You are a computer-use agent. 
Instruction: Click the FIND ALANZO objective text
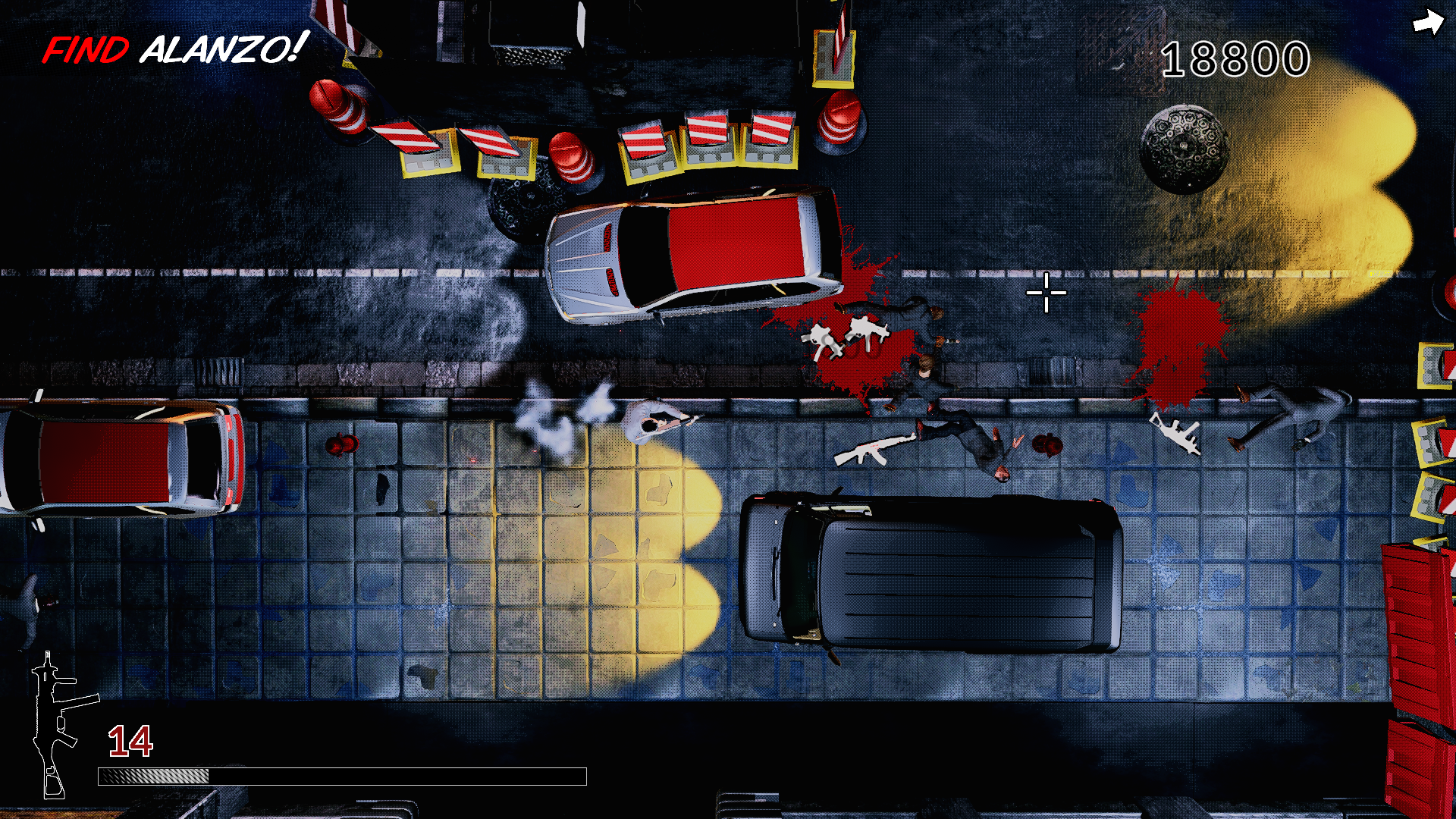174,47
